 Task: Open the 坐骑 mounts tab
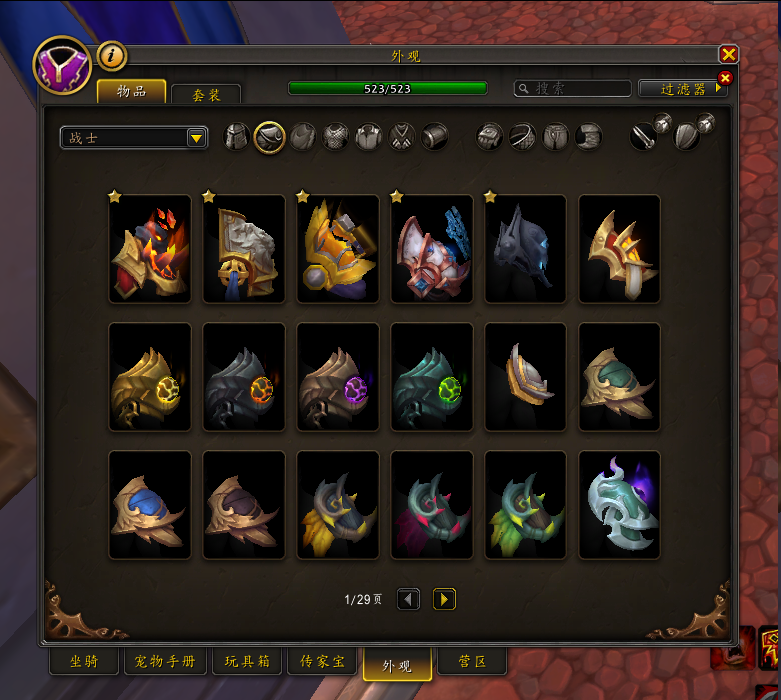click(83, 662)
